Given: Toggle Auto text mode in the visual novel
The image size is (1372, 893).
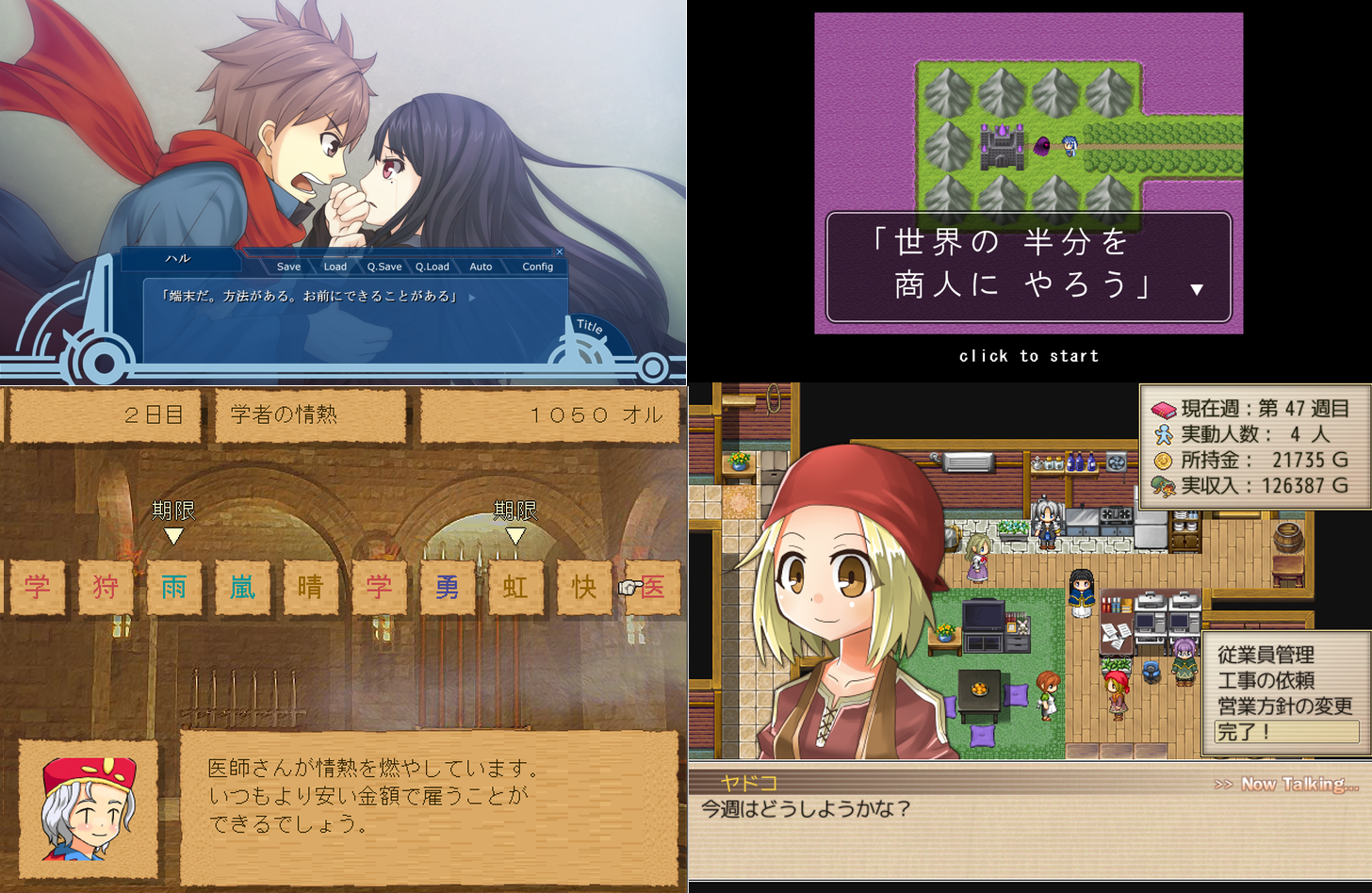Looking at the screenshot, I should 481,267.
